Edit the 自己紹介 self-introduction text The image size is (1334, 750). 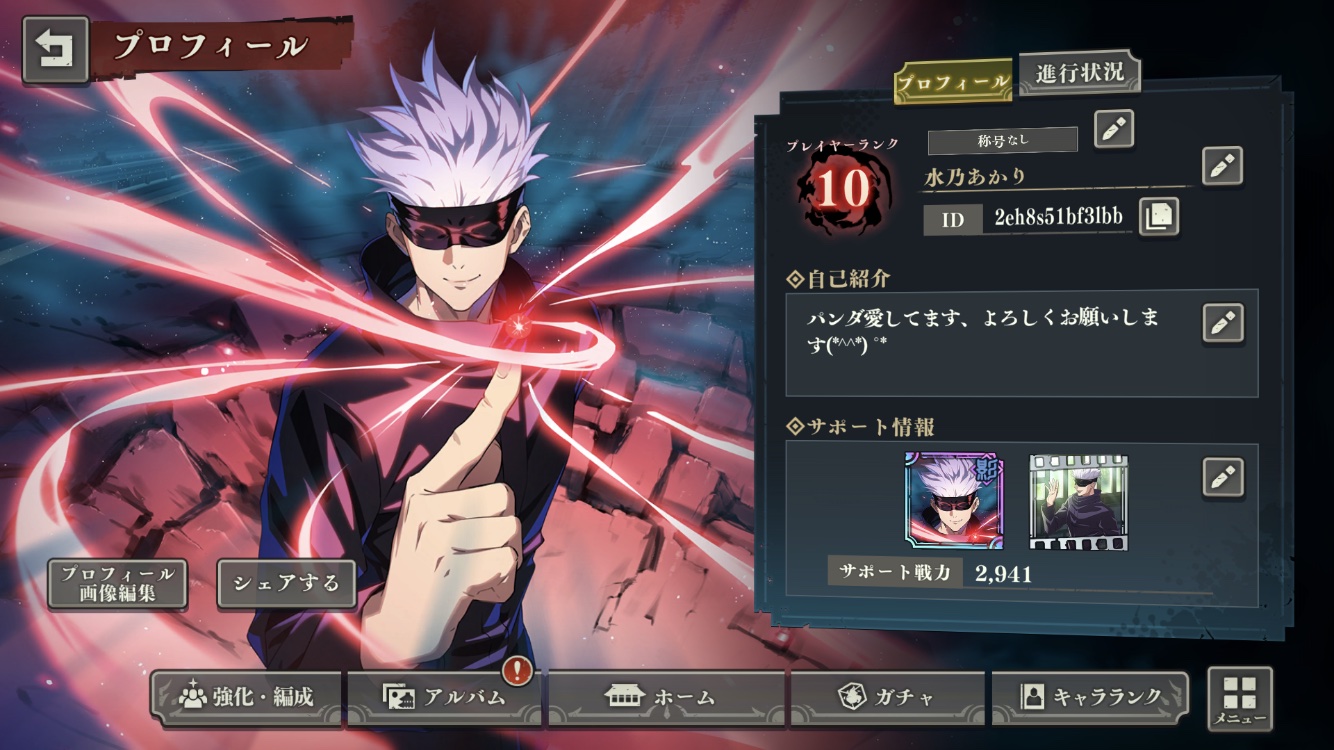[x=1222, y=323]
